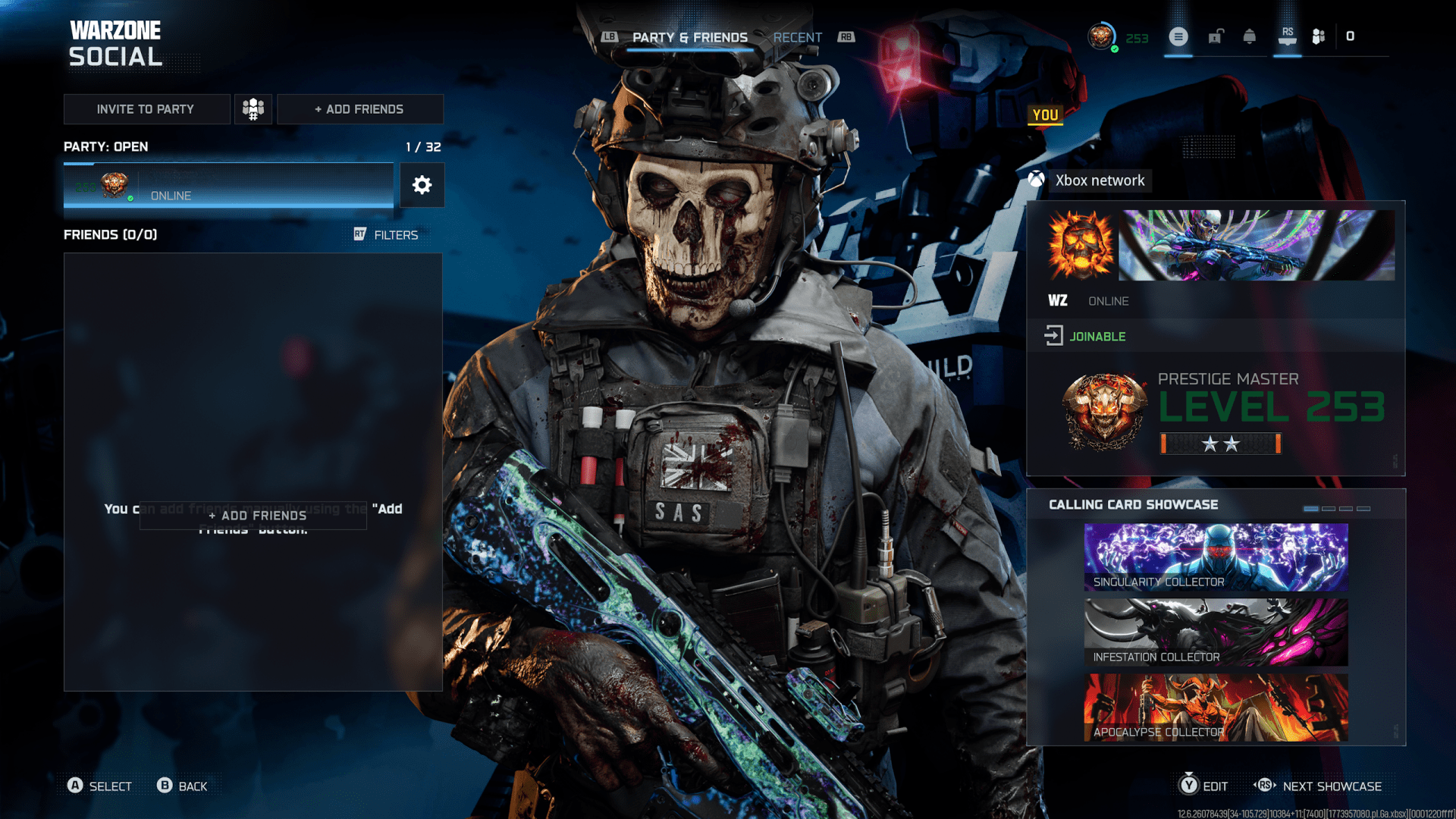
Task: Click the Invite to Party button
Action: pyautogui.click(x=146, y=108)
